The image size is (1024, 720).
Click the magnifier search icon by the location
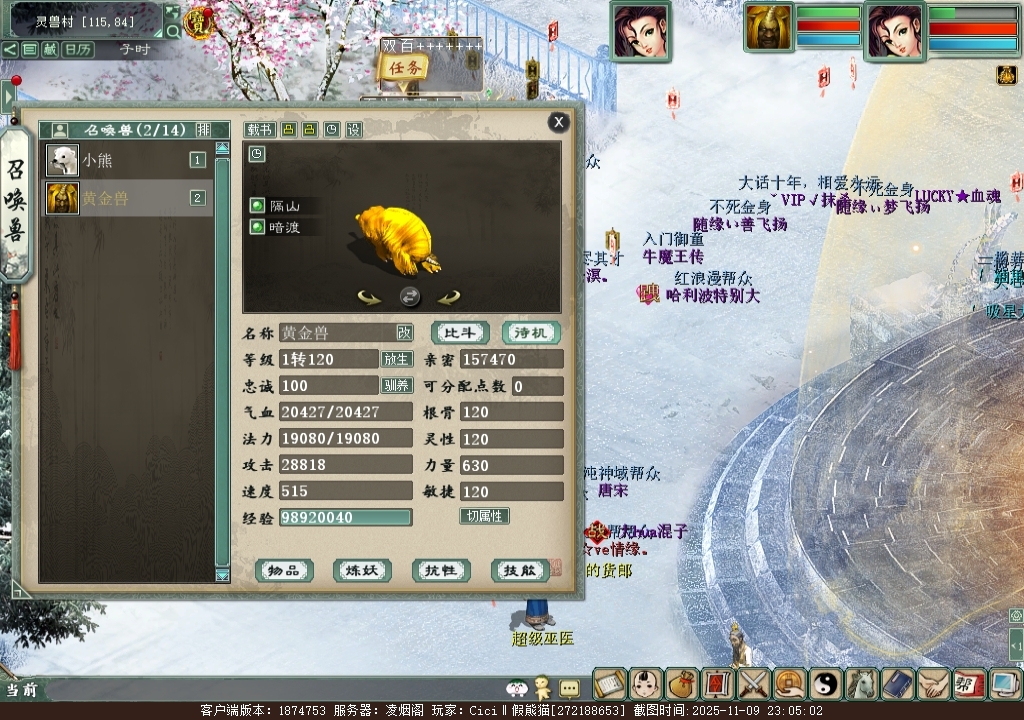point(173,31)
